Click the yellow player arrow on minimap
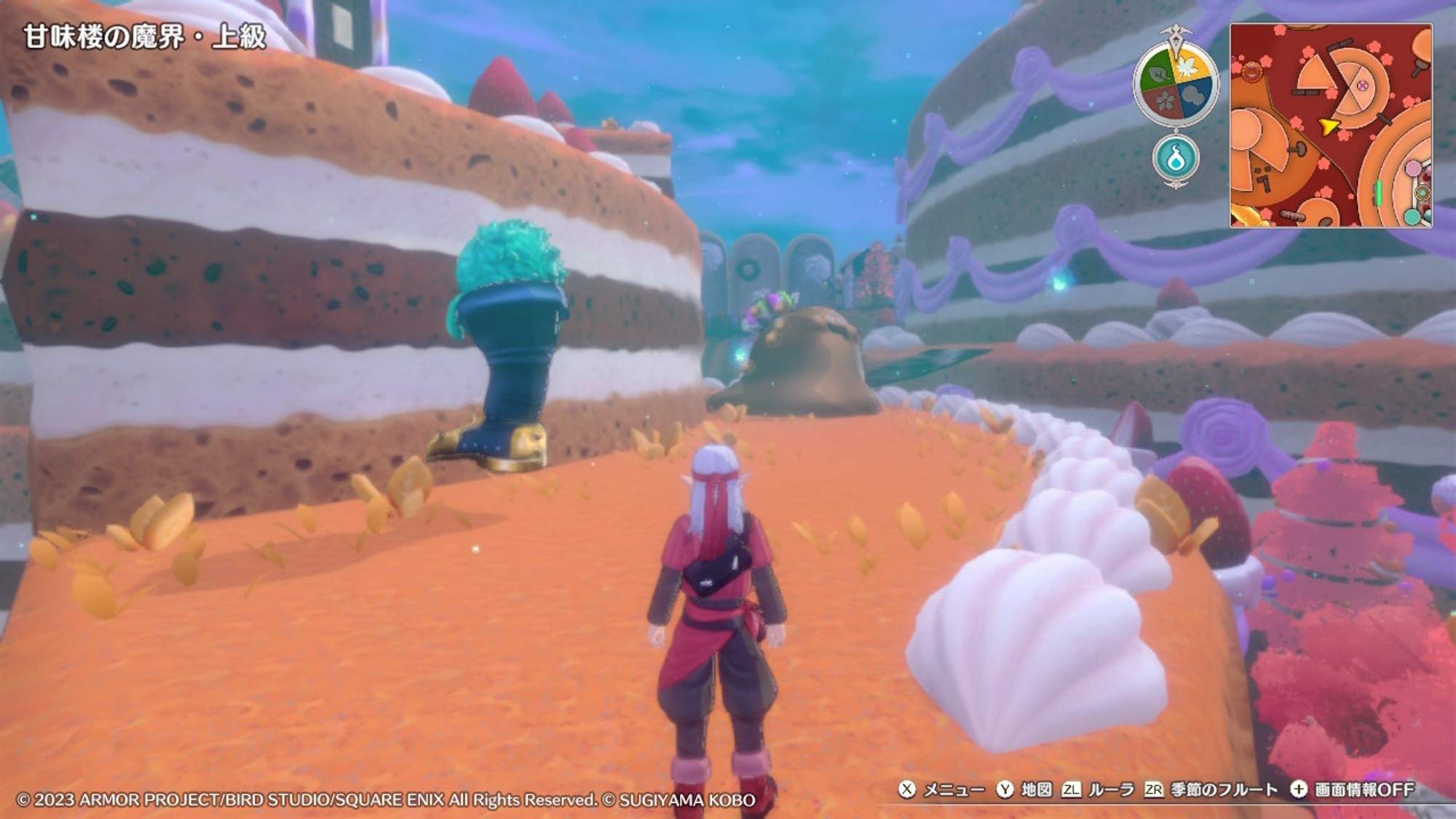Image resolution: width=1456 pixels, height=819 pixels. (x=1329, y=127)
